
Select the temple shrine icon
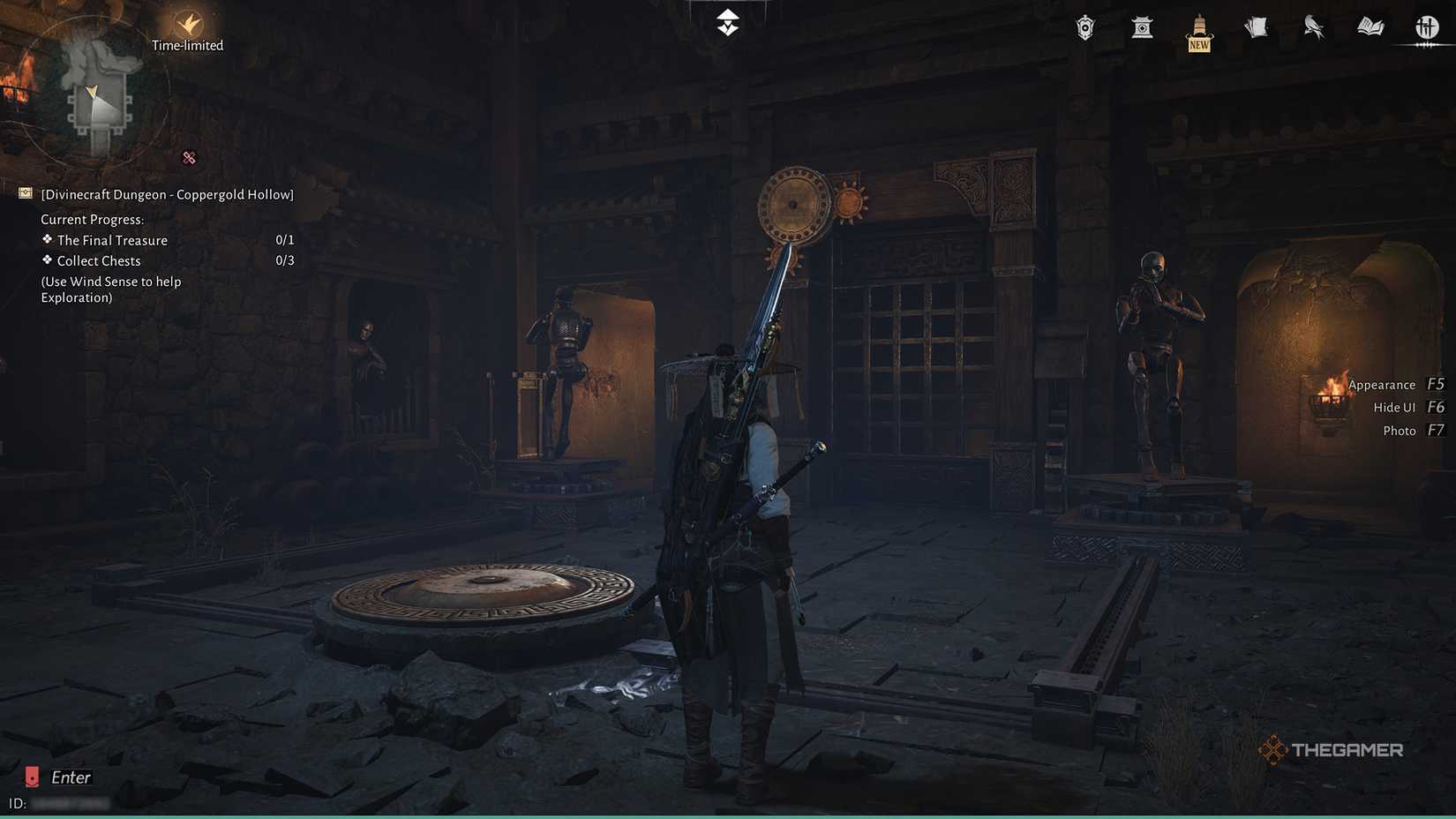[1141, 27]
